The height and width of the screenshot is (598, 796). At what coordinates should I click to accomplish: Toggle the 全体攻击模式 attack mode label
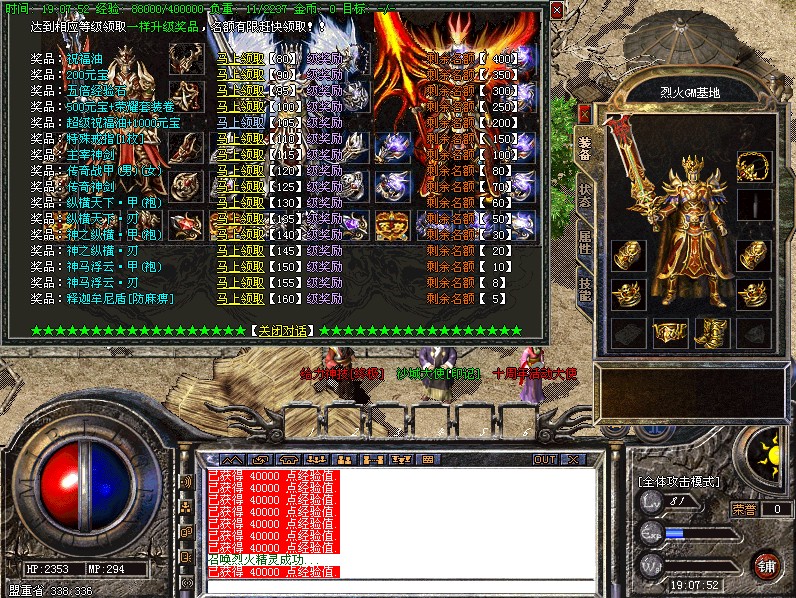680,481
